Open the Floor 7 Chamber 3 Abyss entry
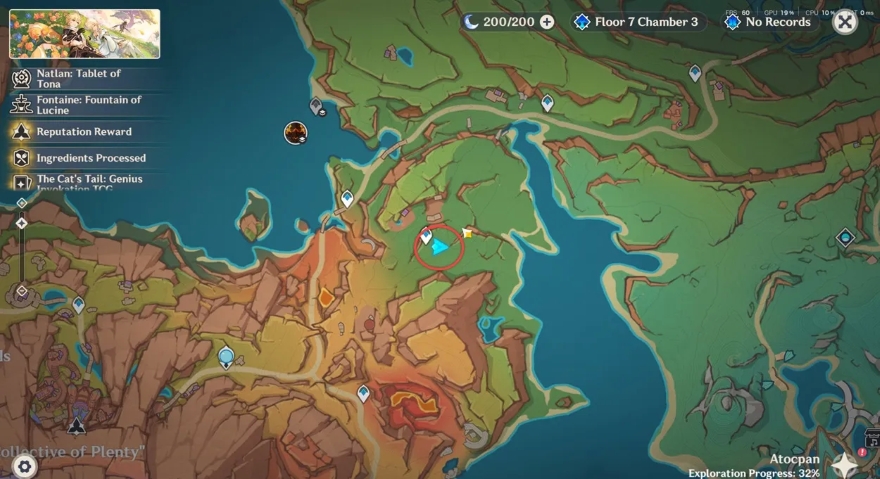 pyautogui.click(x=637, y=21)
